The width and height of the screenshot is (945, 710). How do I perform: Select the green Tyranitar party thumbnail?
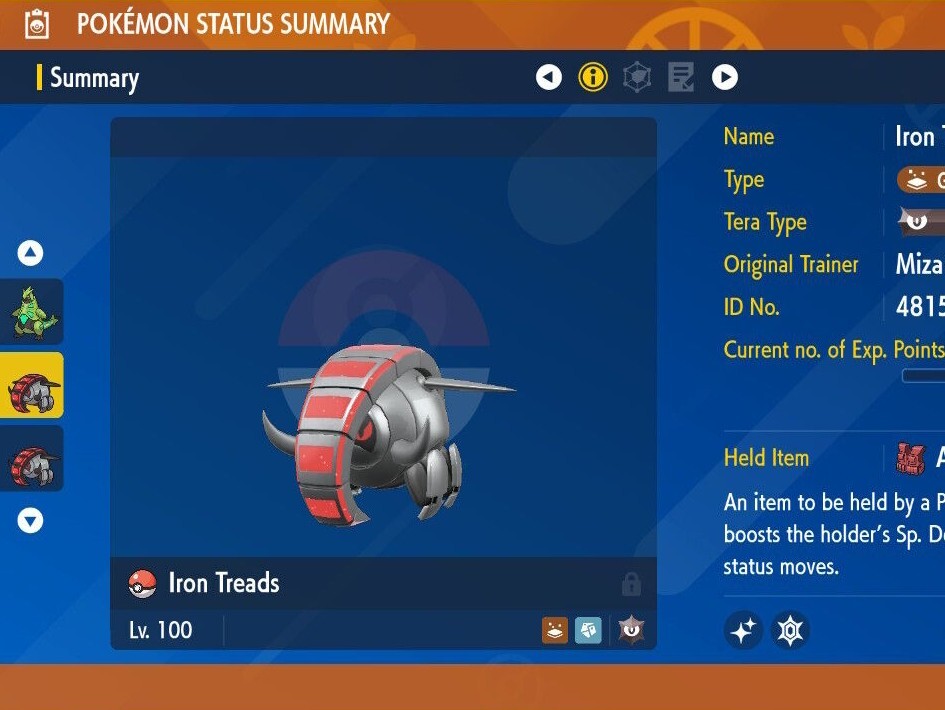coord(31,312)
